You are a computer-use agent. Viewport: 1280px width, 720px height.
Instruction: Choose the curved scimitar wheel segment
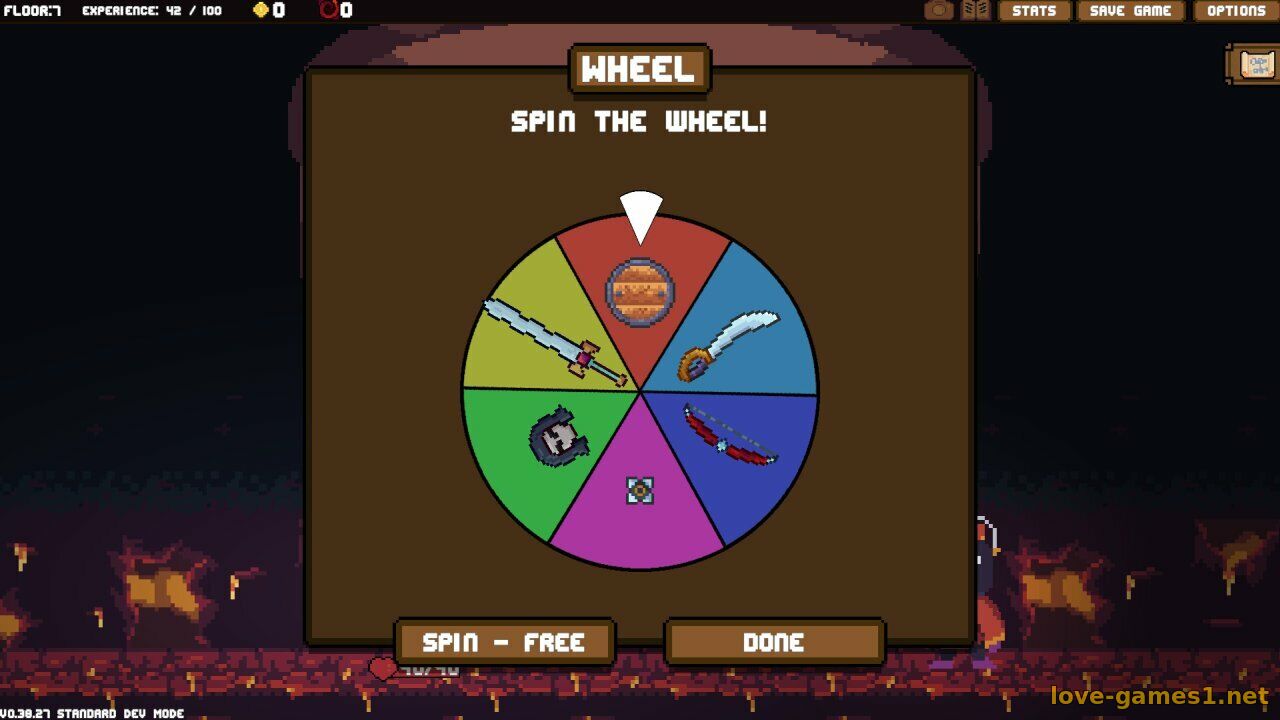[x=728, y=345]
